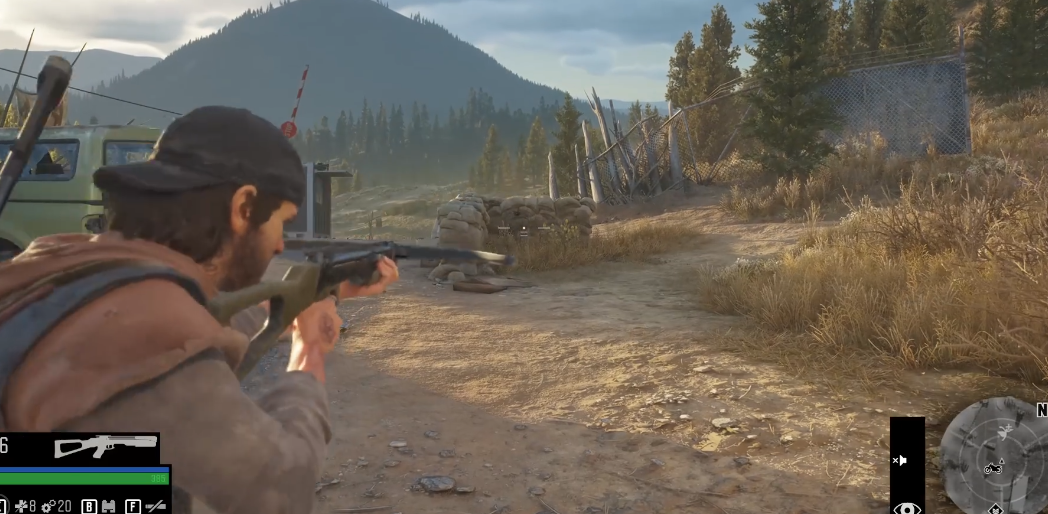Screen dimensions: 1048x514
Task: Select the binoculars icon in the HUD
Action: coord(110,506)
